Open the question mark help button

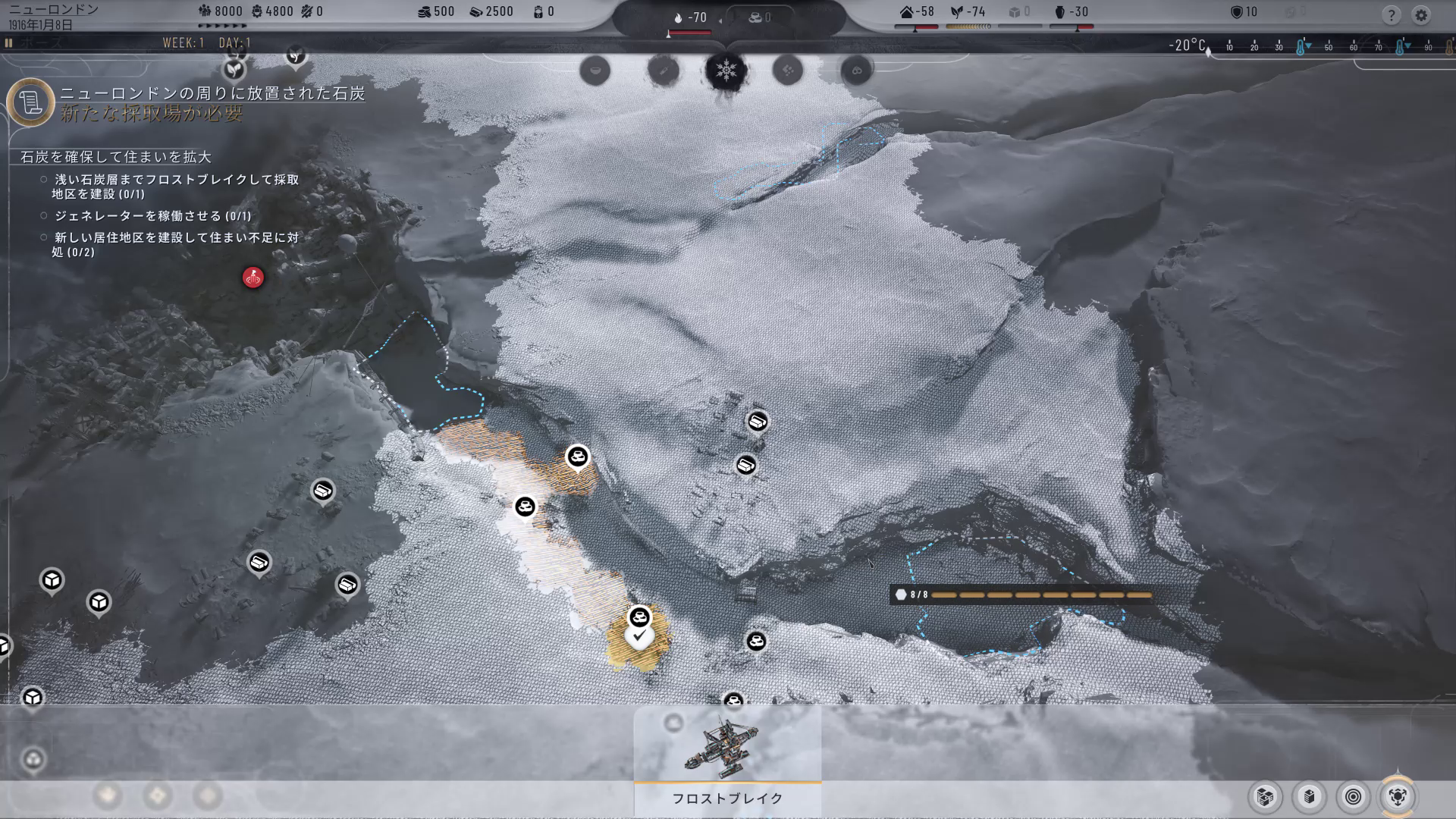1391,15
